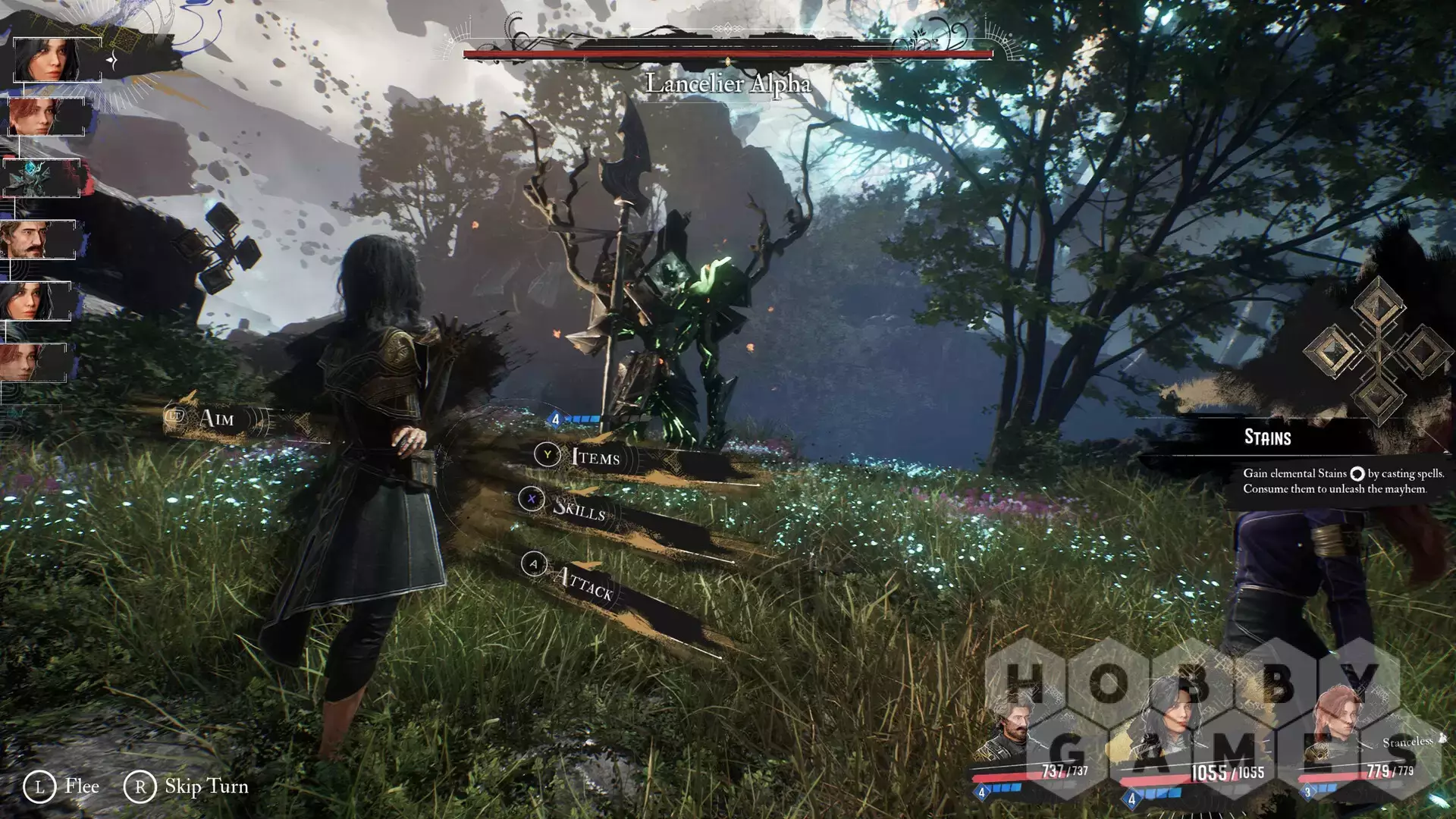The image size is (1456, 819).
Task: Select the enemy portrait in the turn order
Action: coord(42,178)
